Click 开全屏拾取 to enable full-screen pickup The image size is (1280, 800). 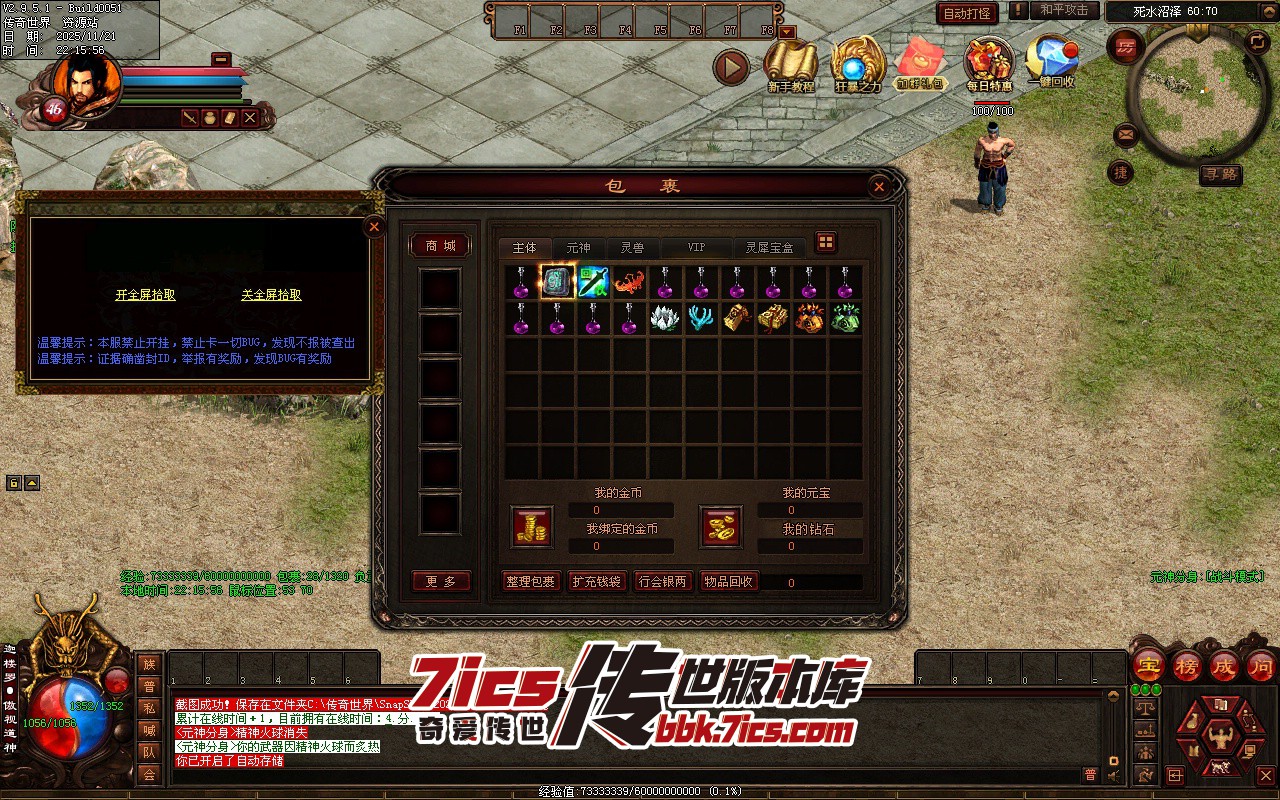[145, 295]
